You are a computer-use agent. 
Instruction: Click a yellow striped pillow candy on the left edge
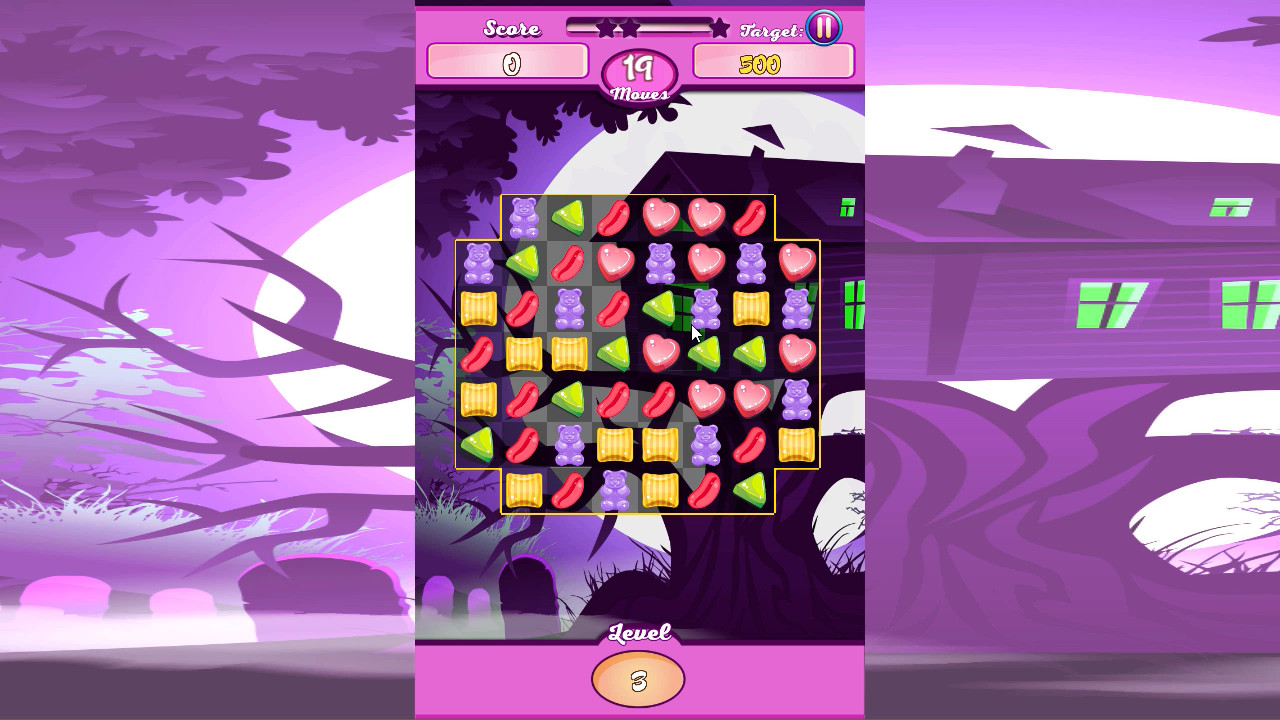tap(478, 305)
